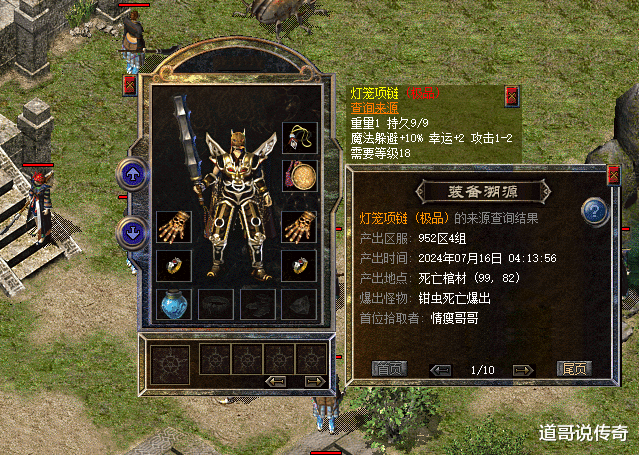
Task: Close the lantern necklace tooltip
Action: pyautogui.click(x=512, y=96)
